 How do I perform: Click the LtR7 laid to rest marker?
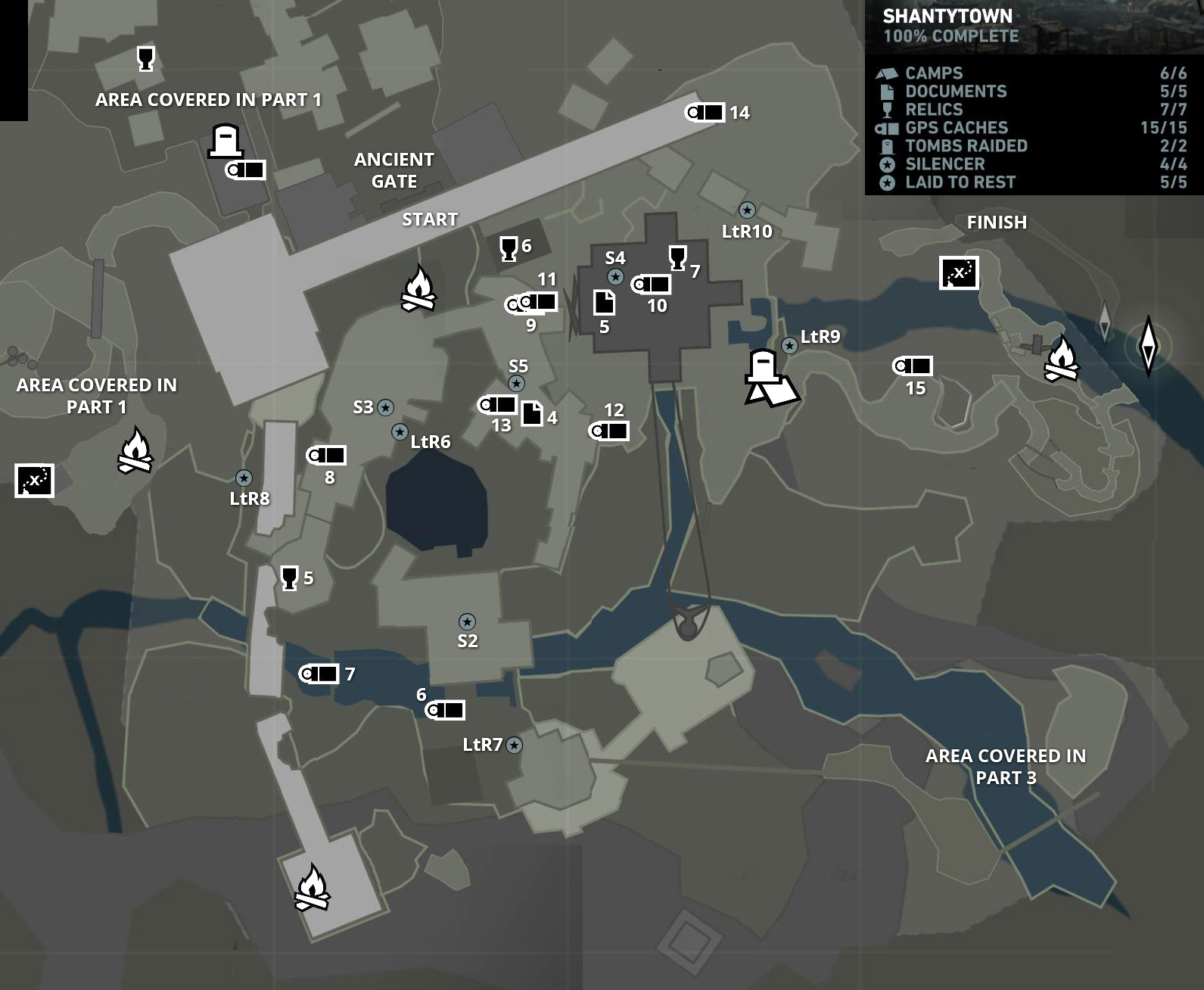pyautogui.click(x=515, y=746)
